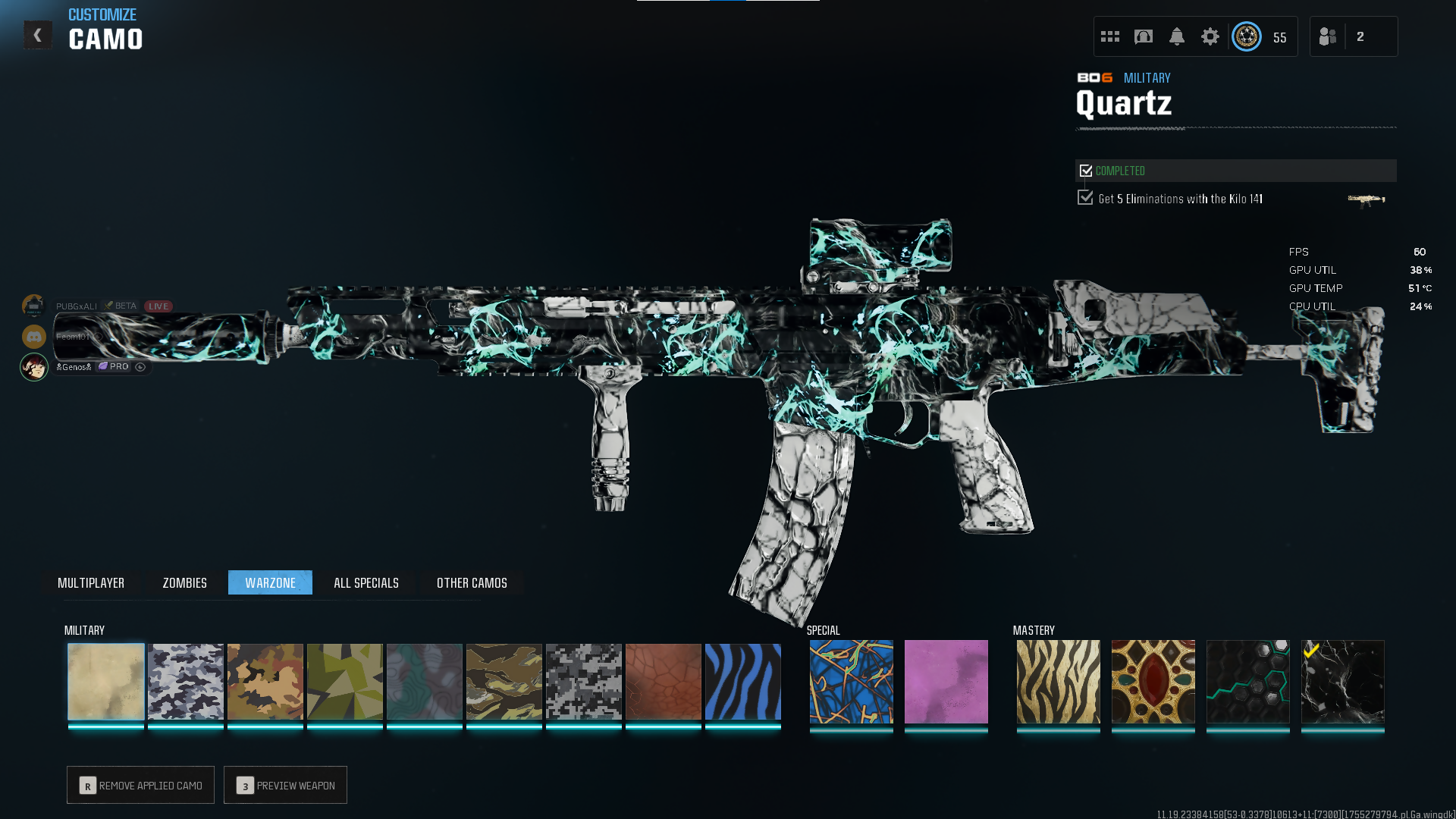The width and height of the screenshot is (1456, 819).
Task: Apply the pink special camo
Action: 946,682
